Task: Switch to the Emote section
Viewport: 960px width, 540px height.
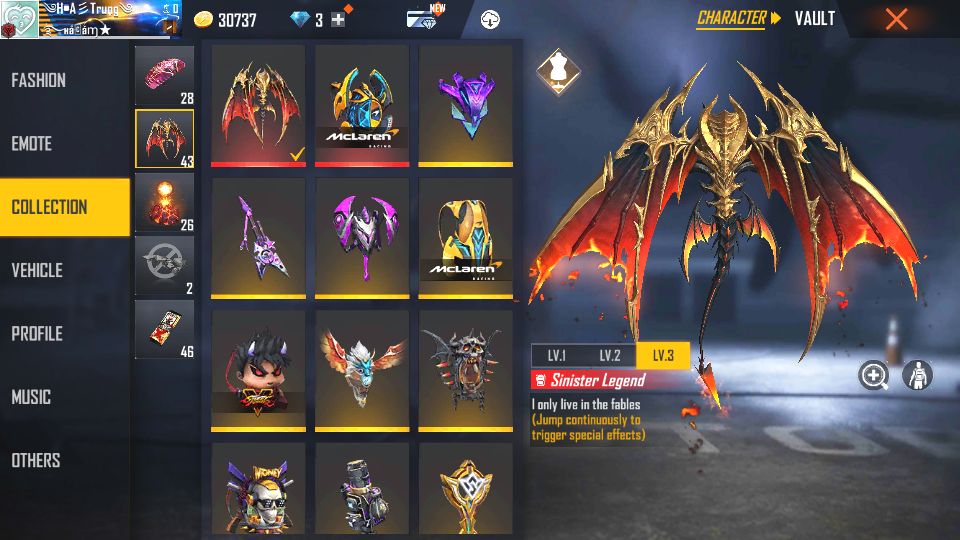Action: (x=32, y=144)
